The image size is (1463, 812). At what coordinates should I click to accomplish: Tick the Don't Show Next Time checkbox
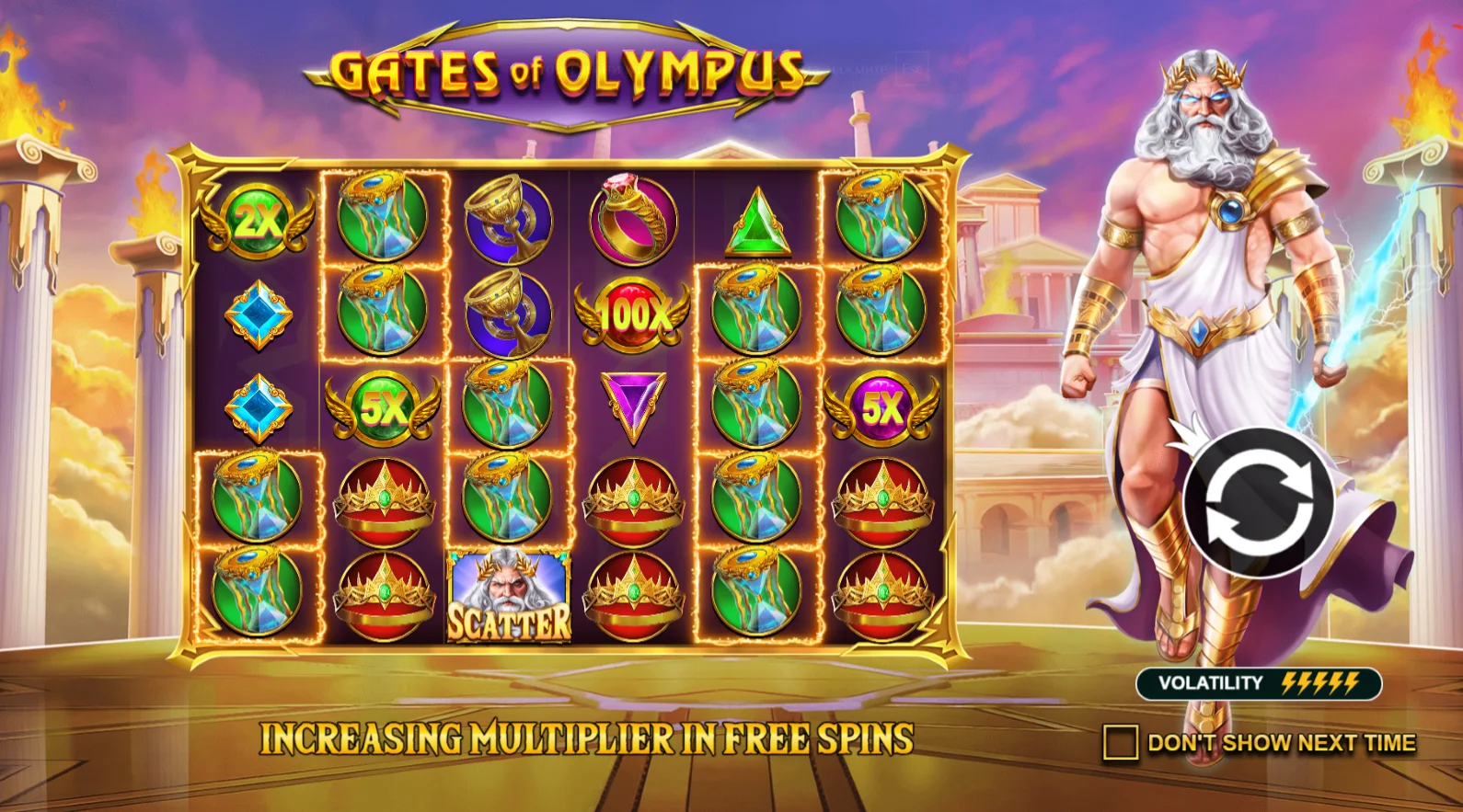1120,742
